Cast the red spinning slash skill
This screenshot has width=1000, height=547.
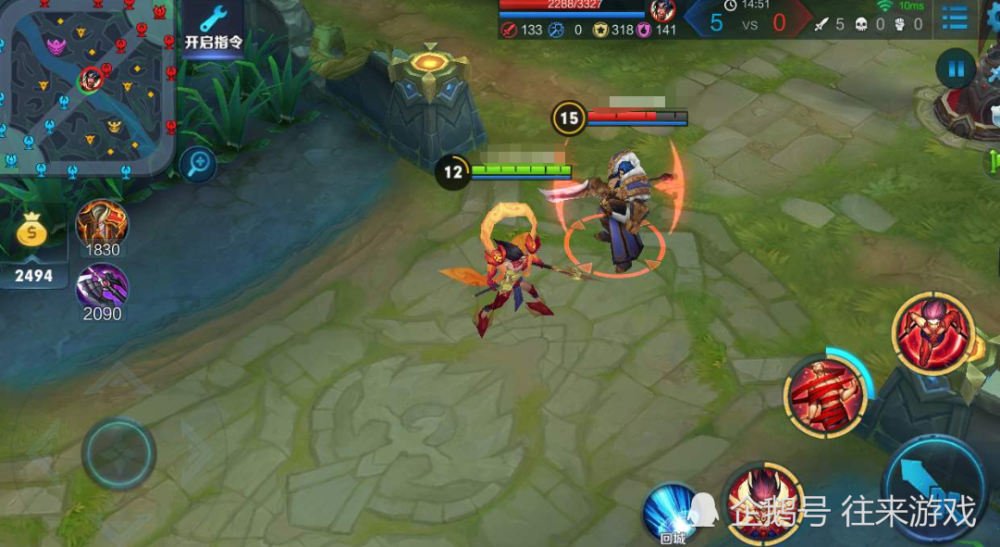pos(824,396)
